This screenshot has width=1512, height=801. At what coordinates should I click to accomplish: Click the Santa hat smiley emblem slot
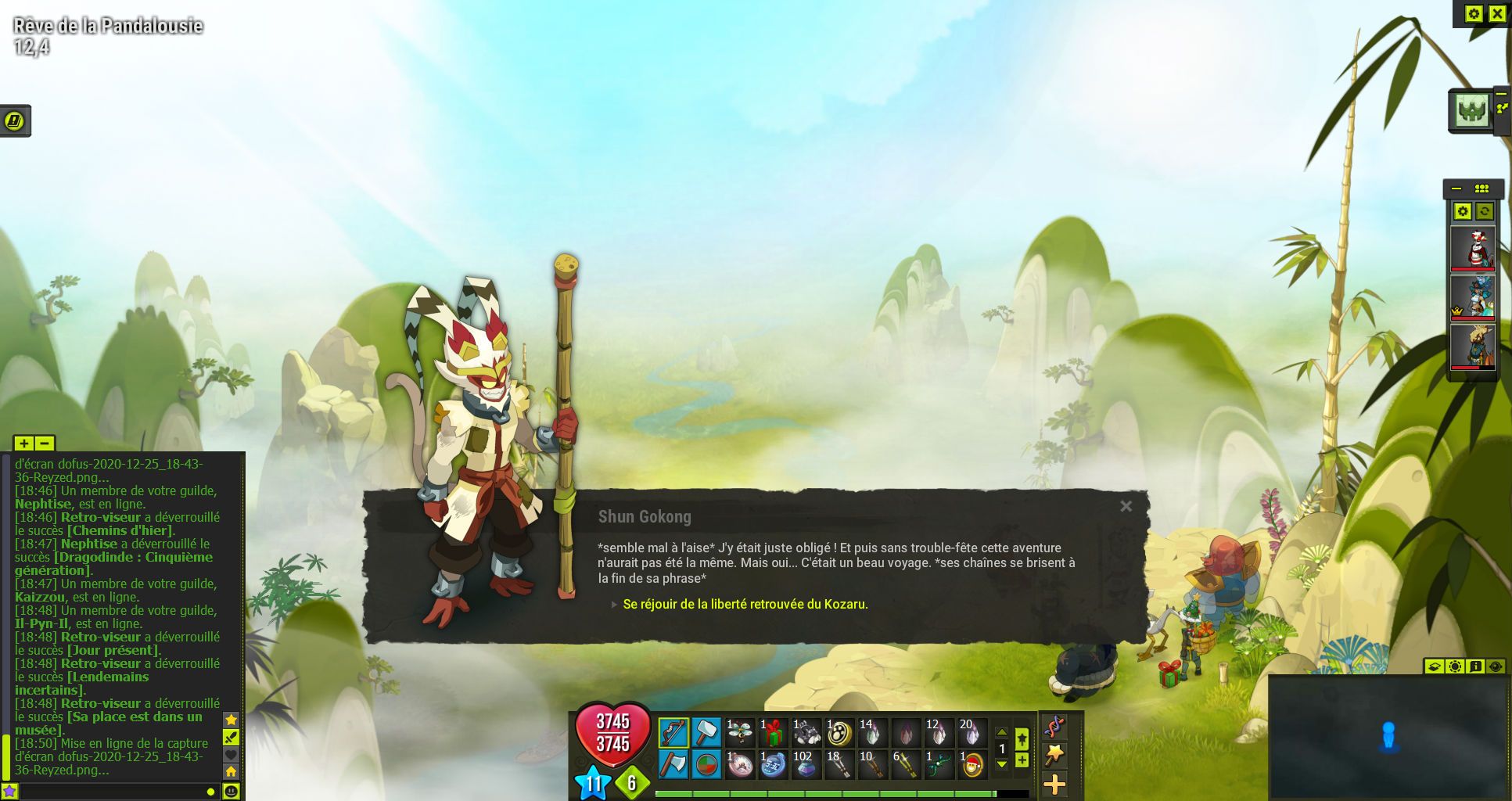[x=972, y=764]
